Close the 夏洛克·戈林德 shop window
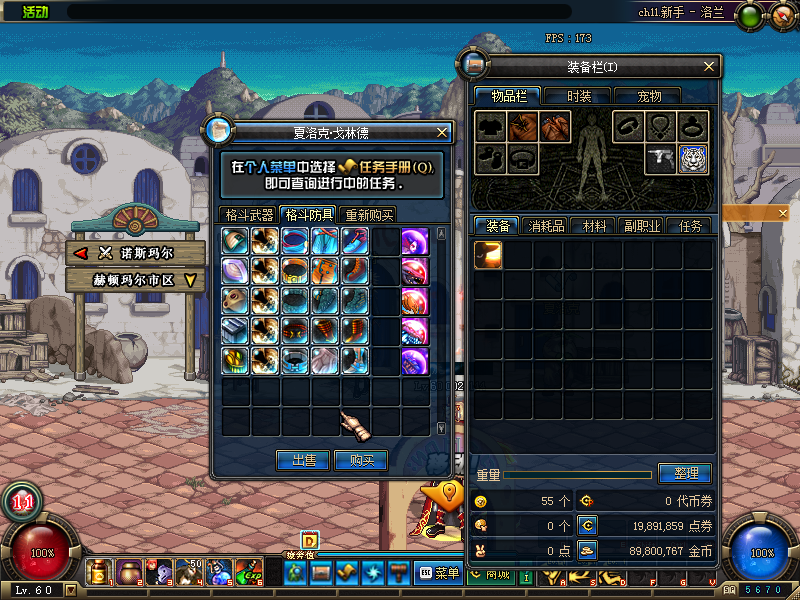The height and width of the screenshot is (600, 800). click(x=442, y=132)
